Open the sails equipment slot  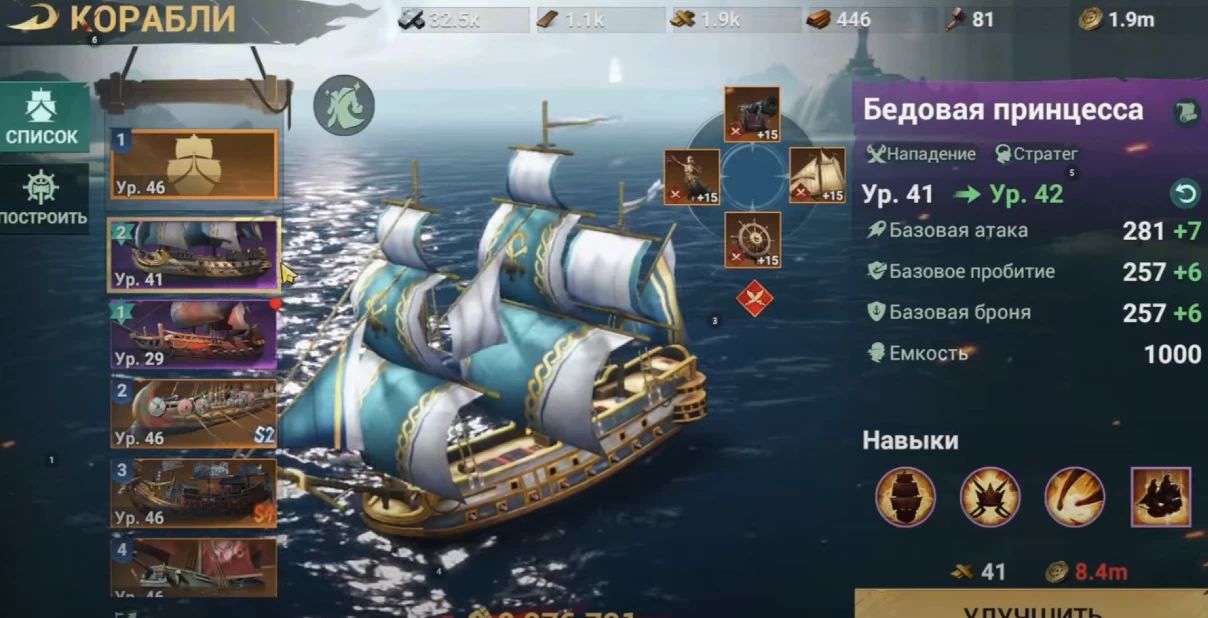pos(817,176)
